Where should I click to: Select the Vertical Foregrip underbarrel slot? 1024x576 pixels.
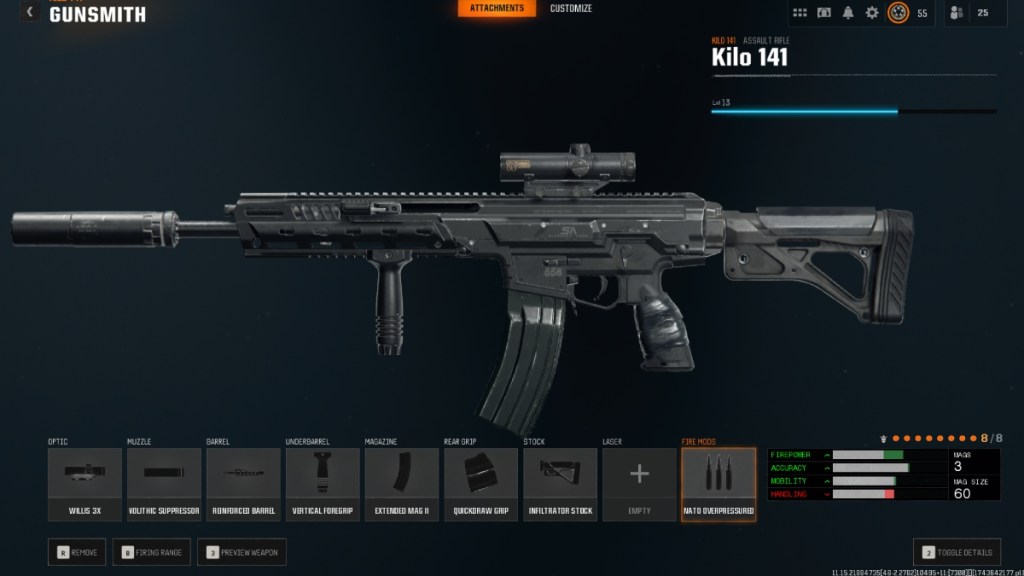(x=322, y=484)
